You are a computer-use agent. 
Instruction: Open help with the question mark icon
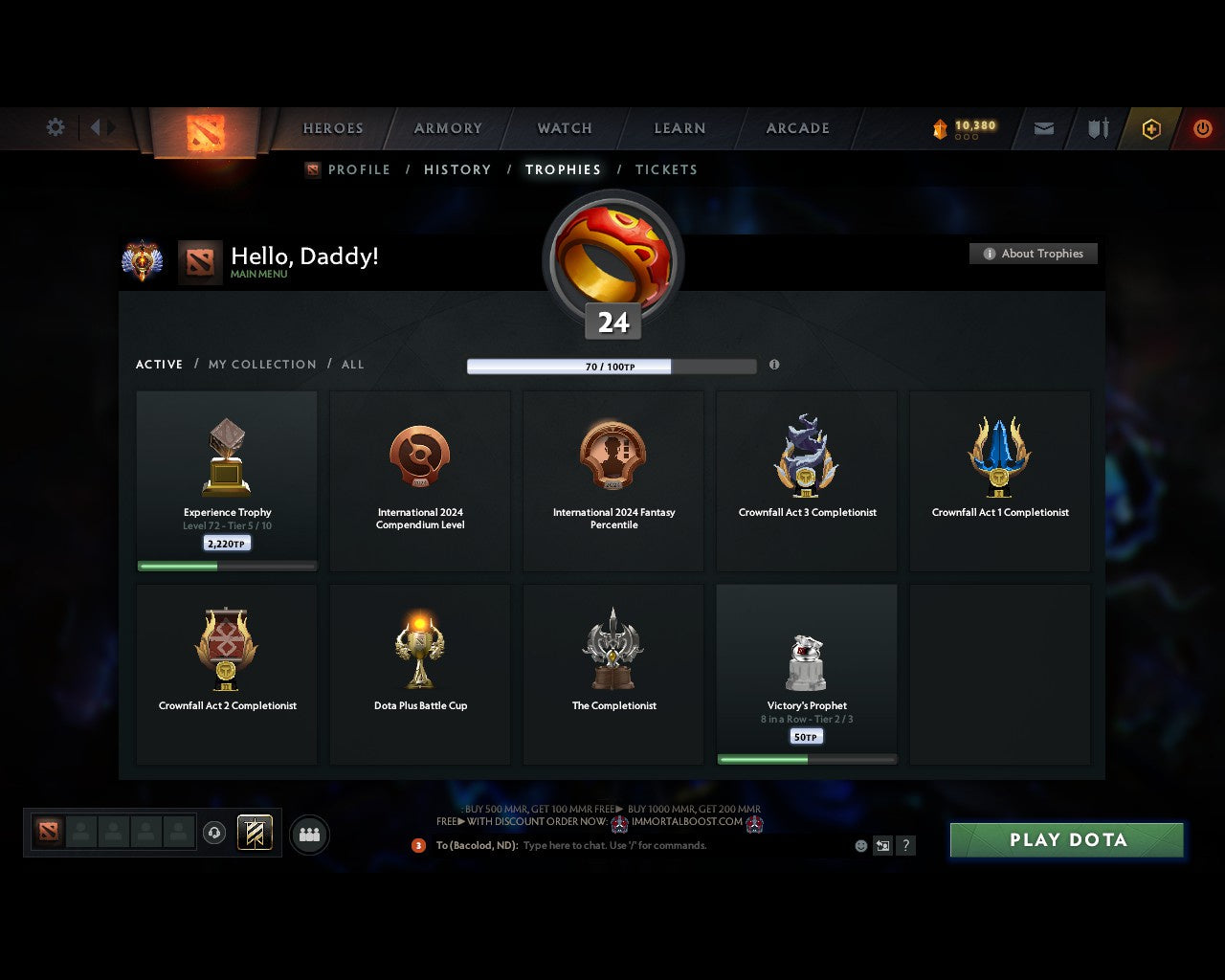tap(905, 845)
